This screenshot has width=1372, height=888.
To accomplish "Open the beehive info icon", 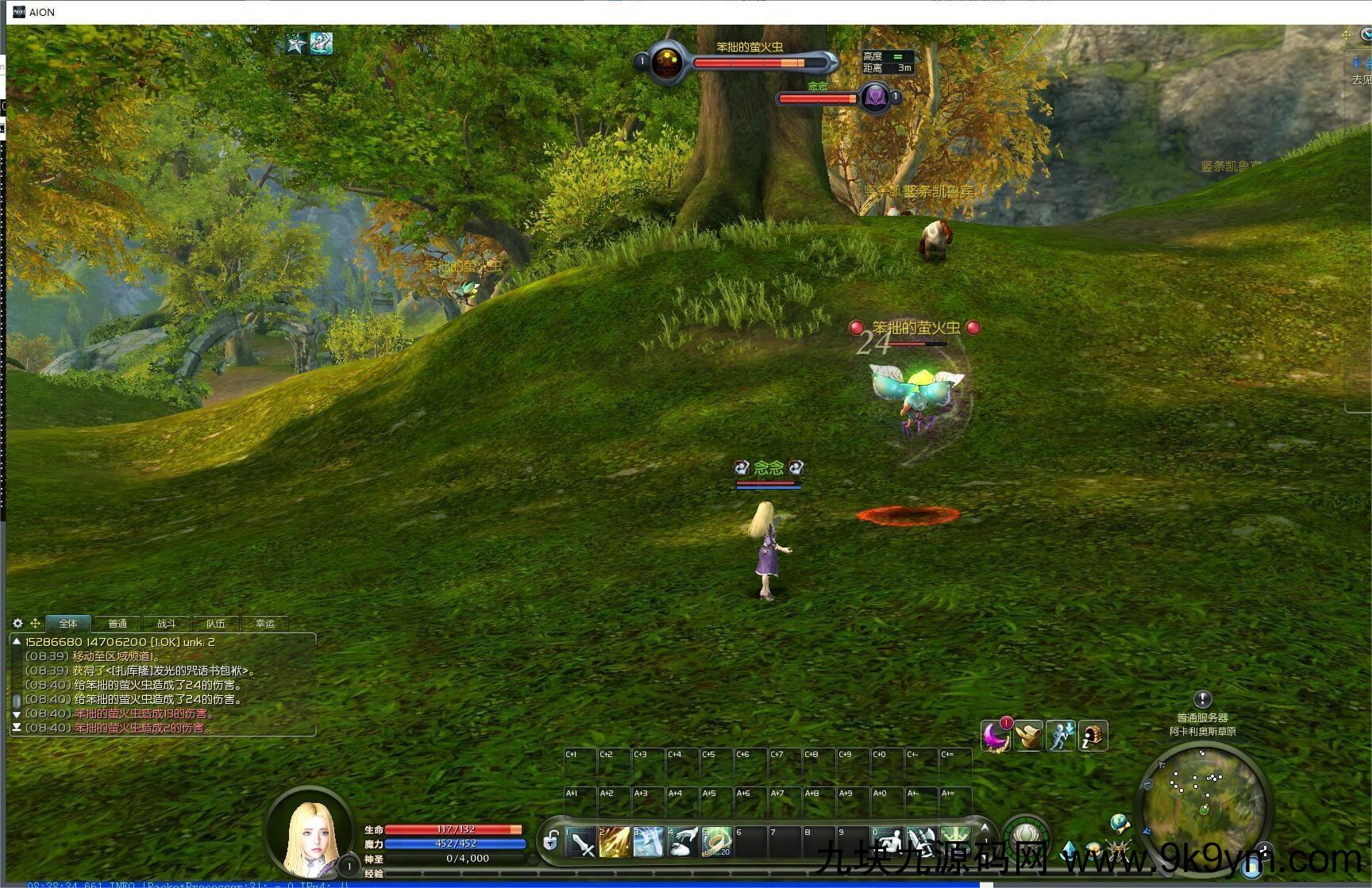I will [1093, 736].
